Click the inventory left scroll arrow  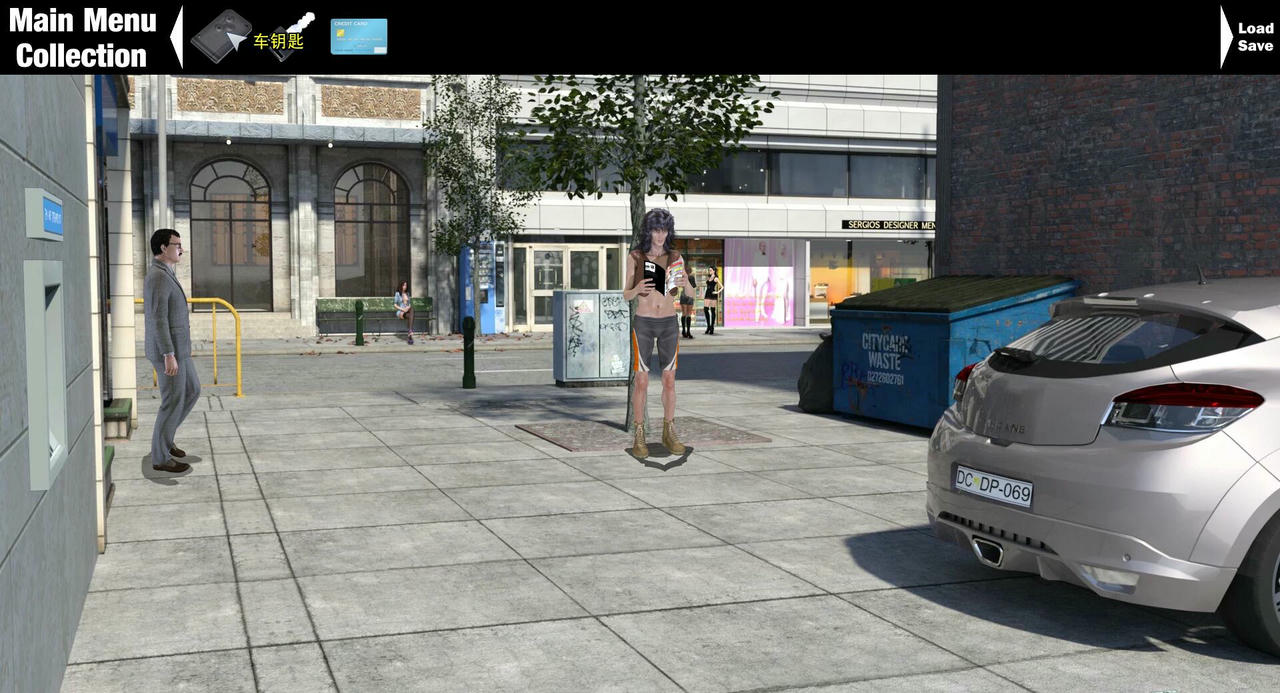177,37
